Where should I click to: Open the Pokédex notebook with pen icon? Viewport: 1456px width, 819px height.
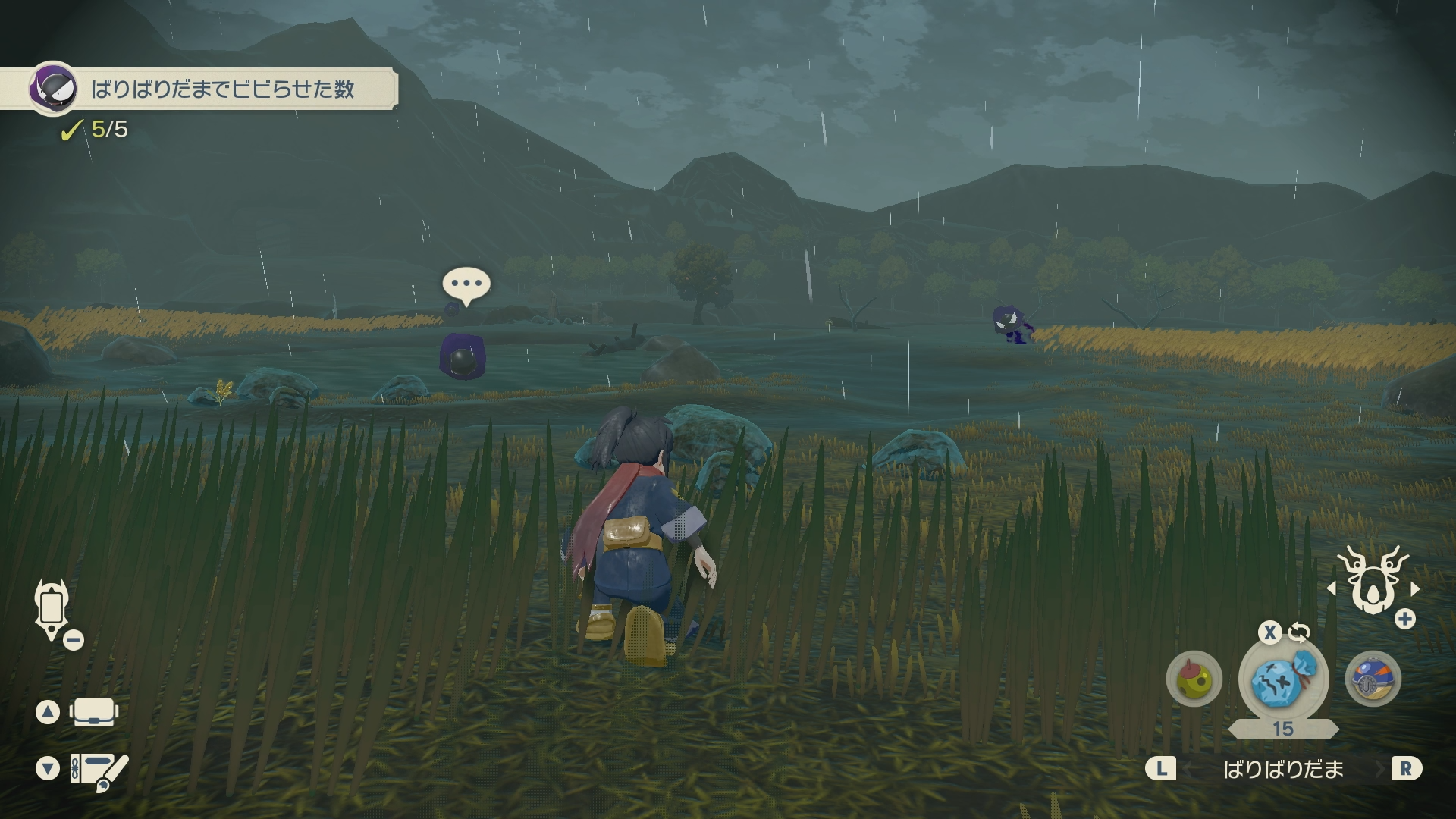(99, 770)
